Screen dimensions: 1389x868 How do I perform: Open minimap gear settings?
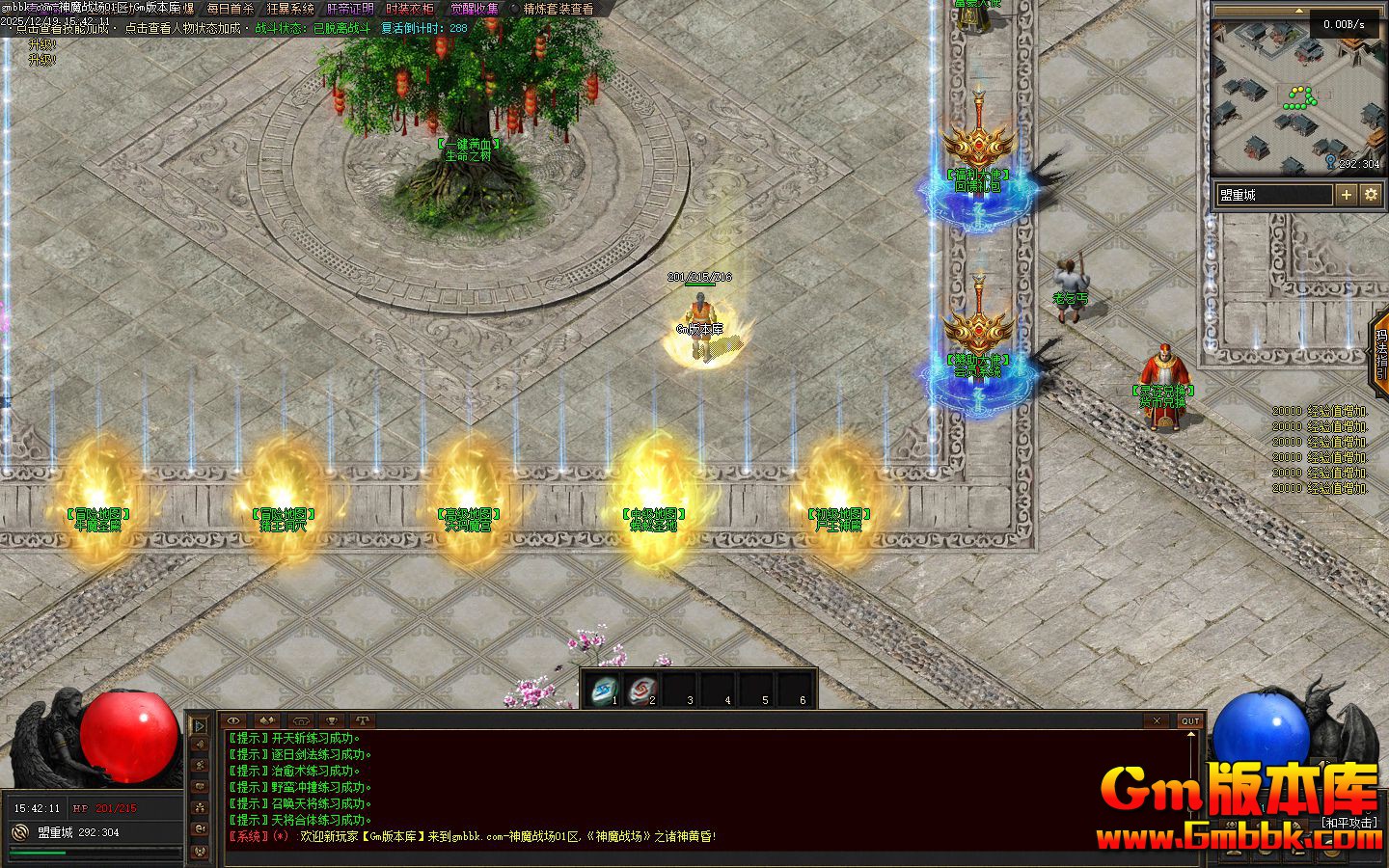tap(1371, 195)
